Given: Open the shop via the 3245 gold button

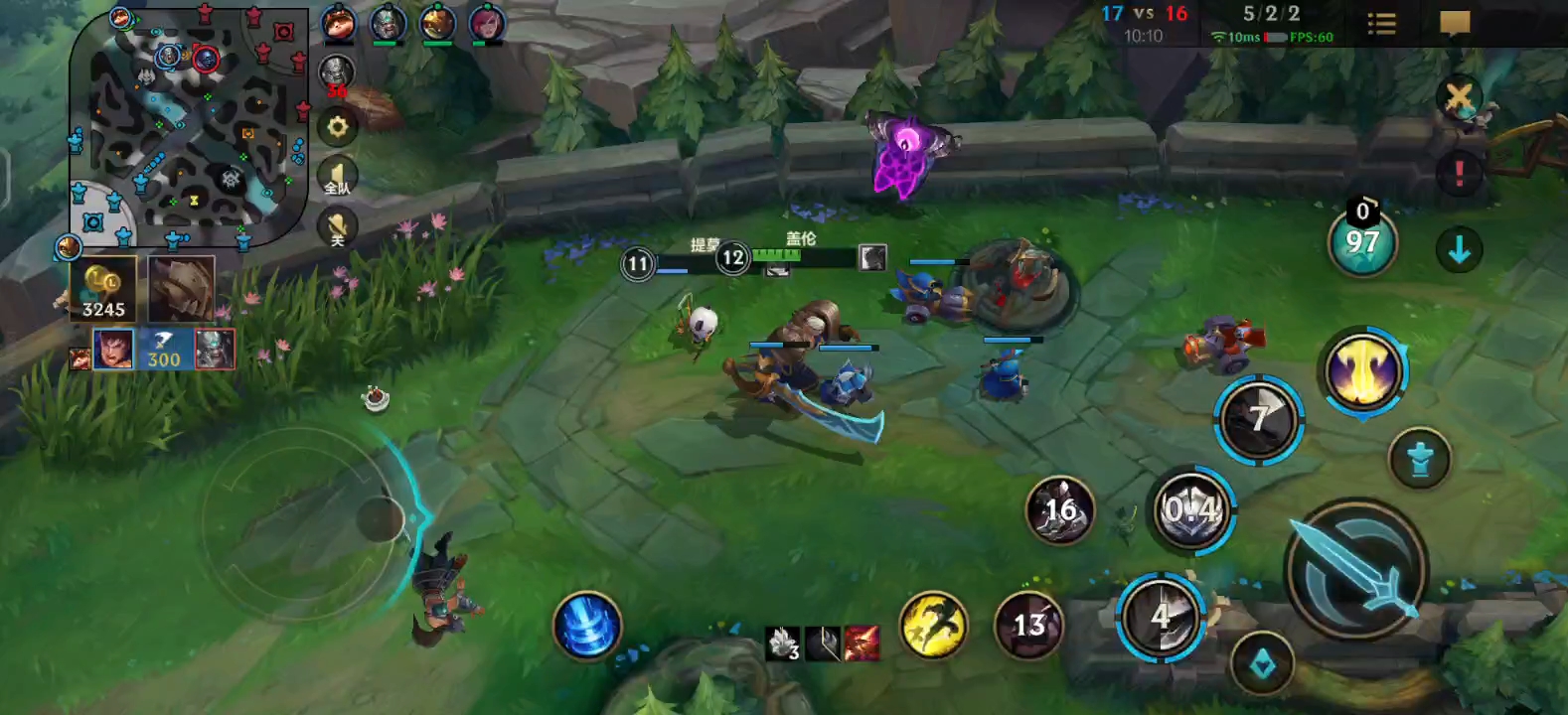Looking at the screenshot, I should [103, 289].
